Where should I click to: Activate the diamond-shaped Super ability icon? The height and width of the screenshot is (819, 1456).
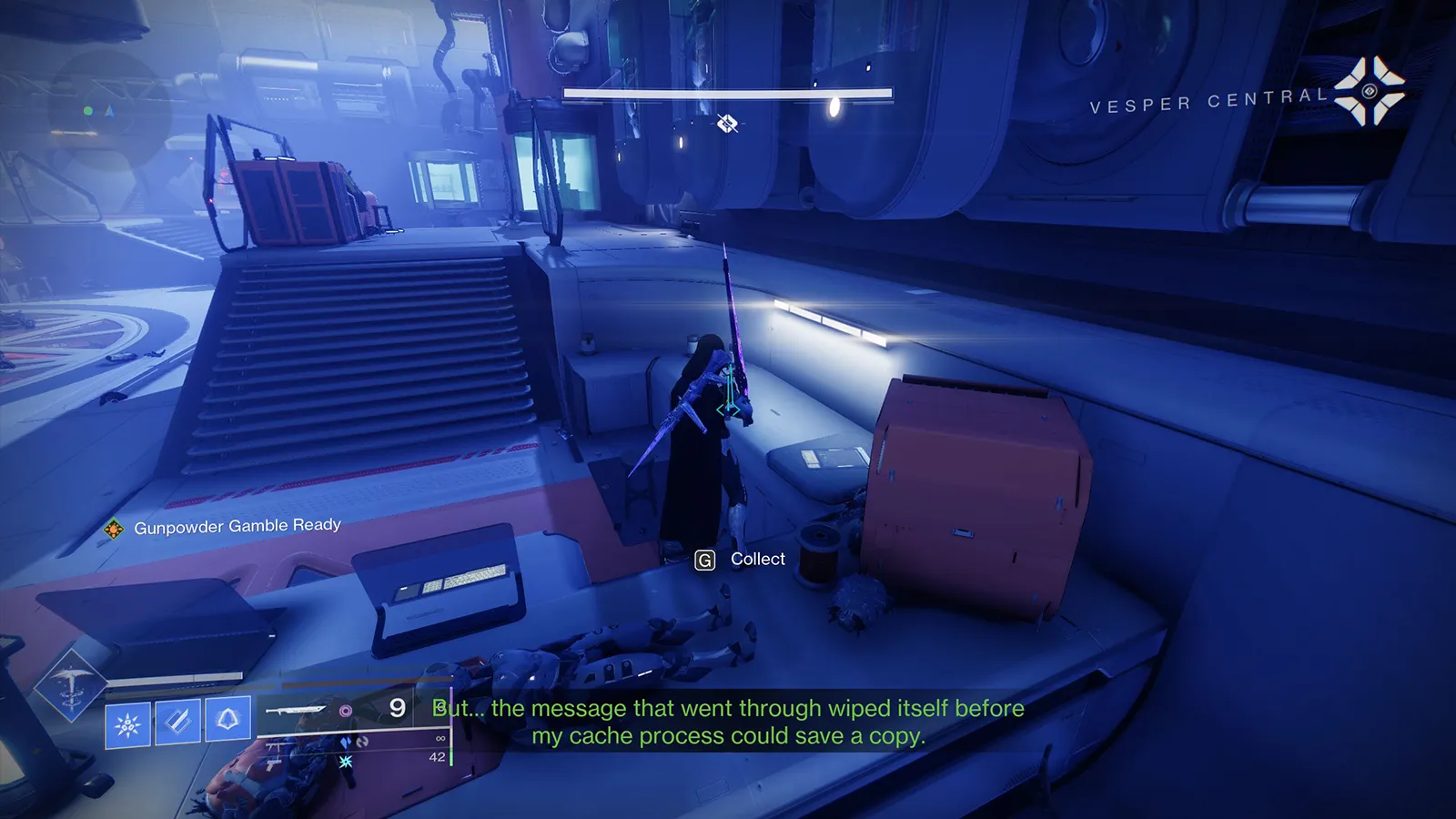point(70,685)
